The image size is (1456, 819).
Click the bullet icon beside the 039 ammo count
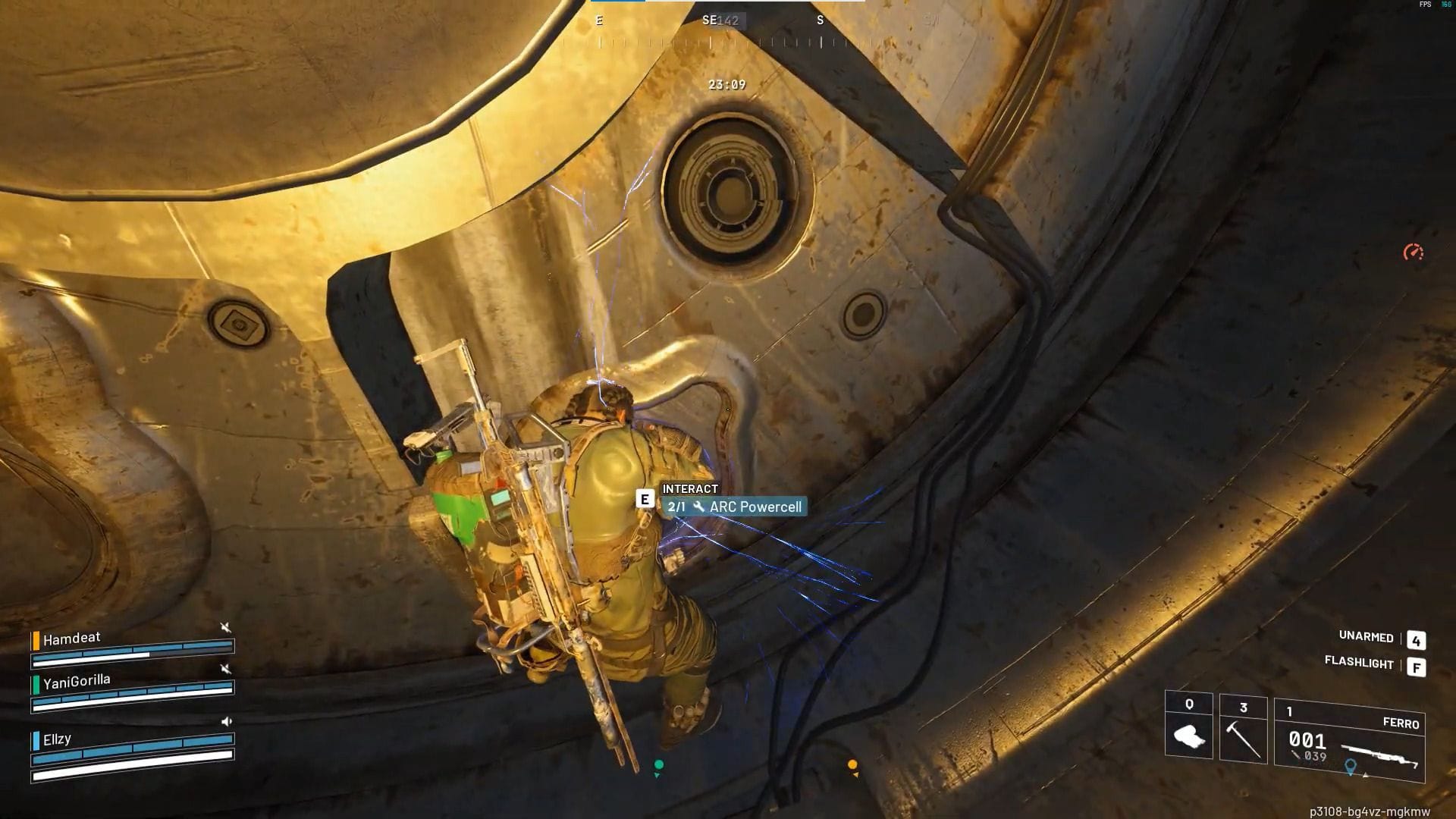pyautogui.click(x=1294, y=754)
